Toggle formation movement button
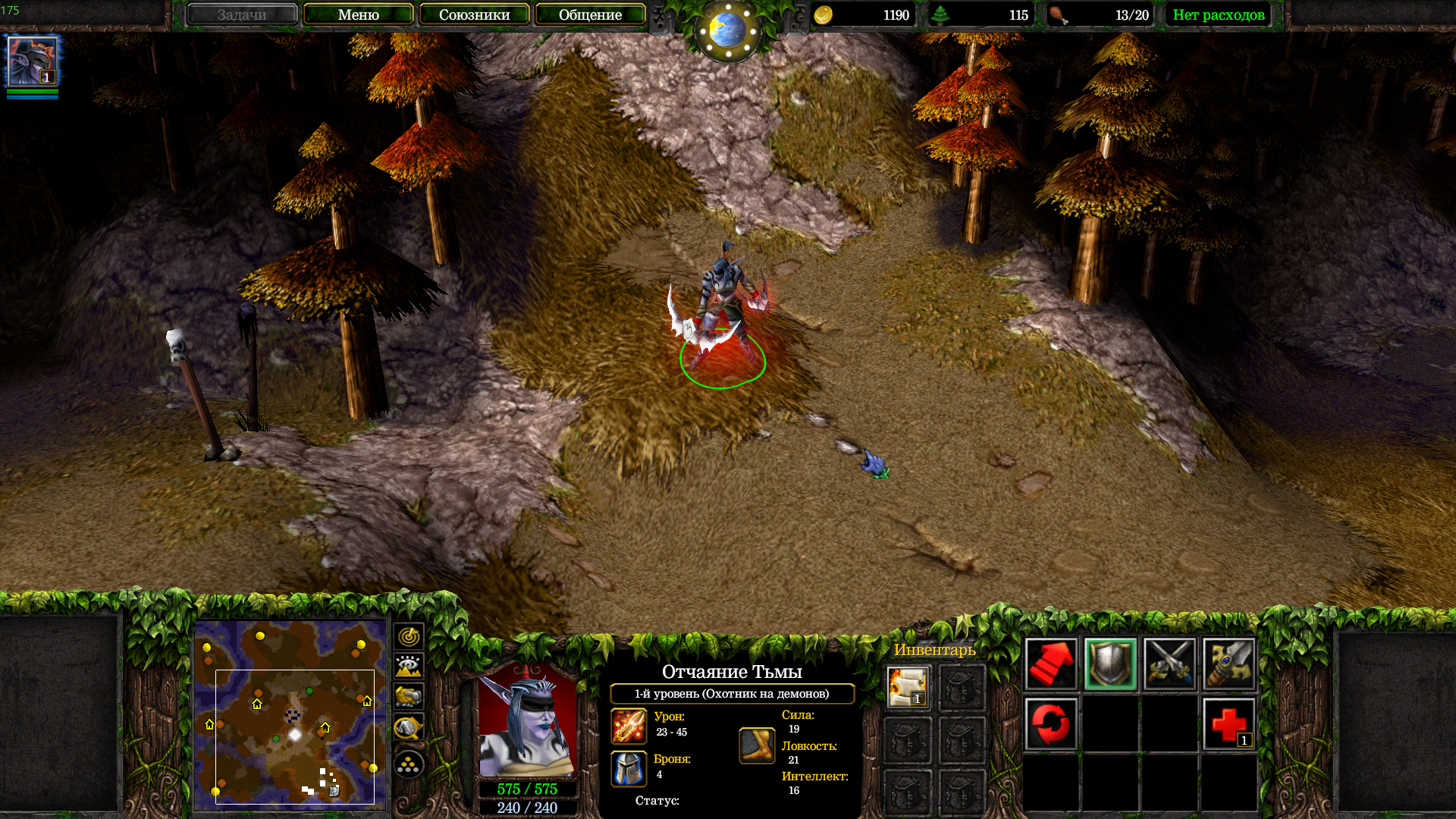Viewport: 1456px width, 819px height. [409, 764]
